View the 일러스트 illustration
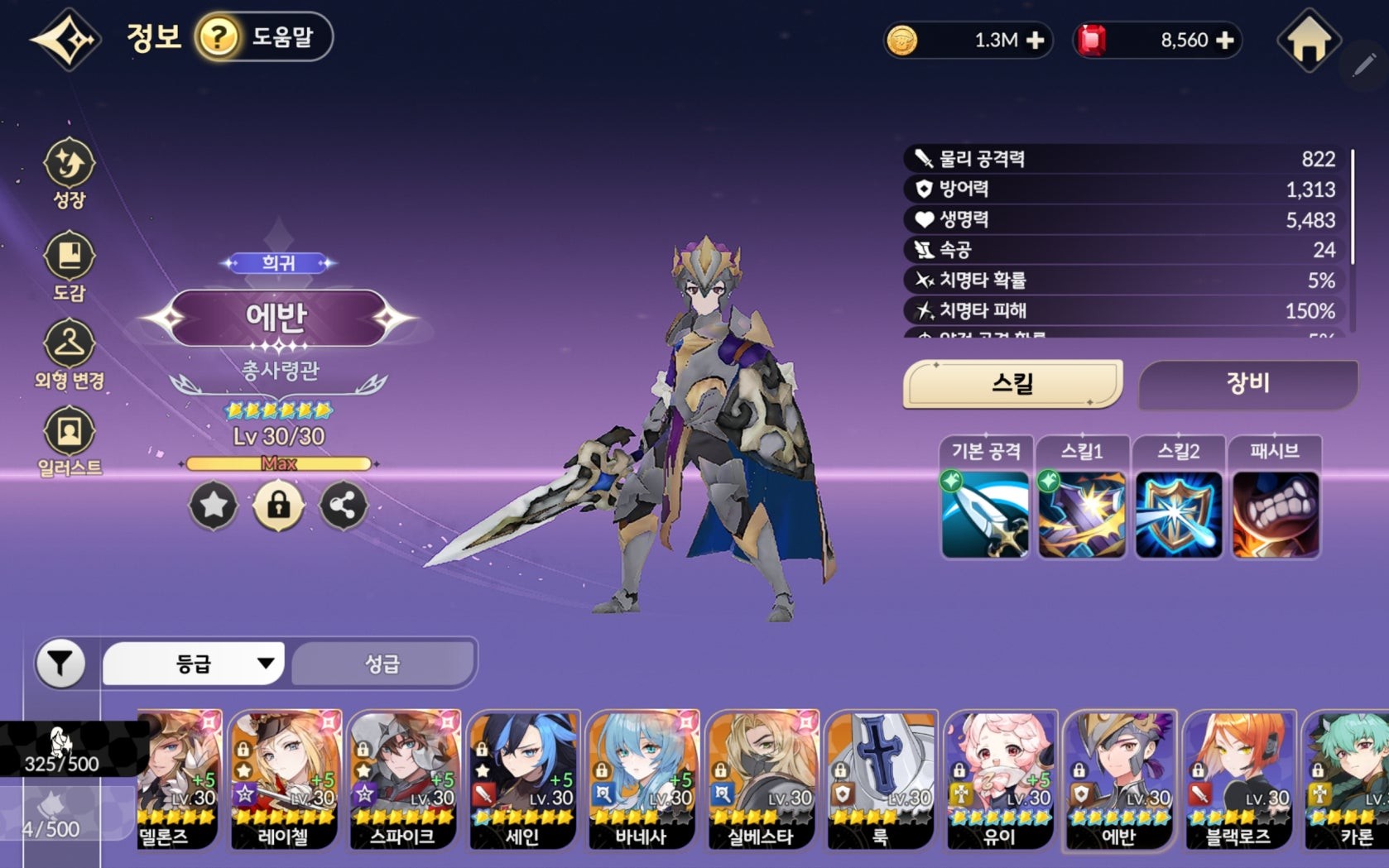The image size is (1389, 868). [x=70, y=441]
